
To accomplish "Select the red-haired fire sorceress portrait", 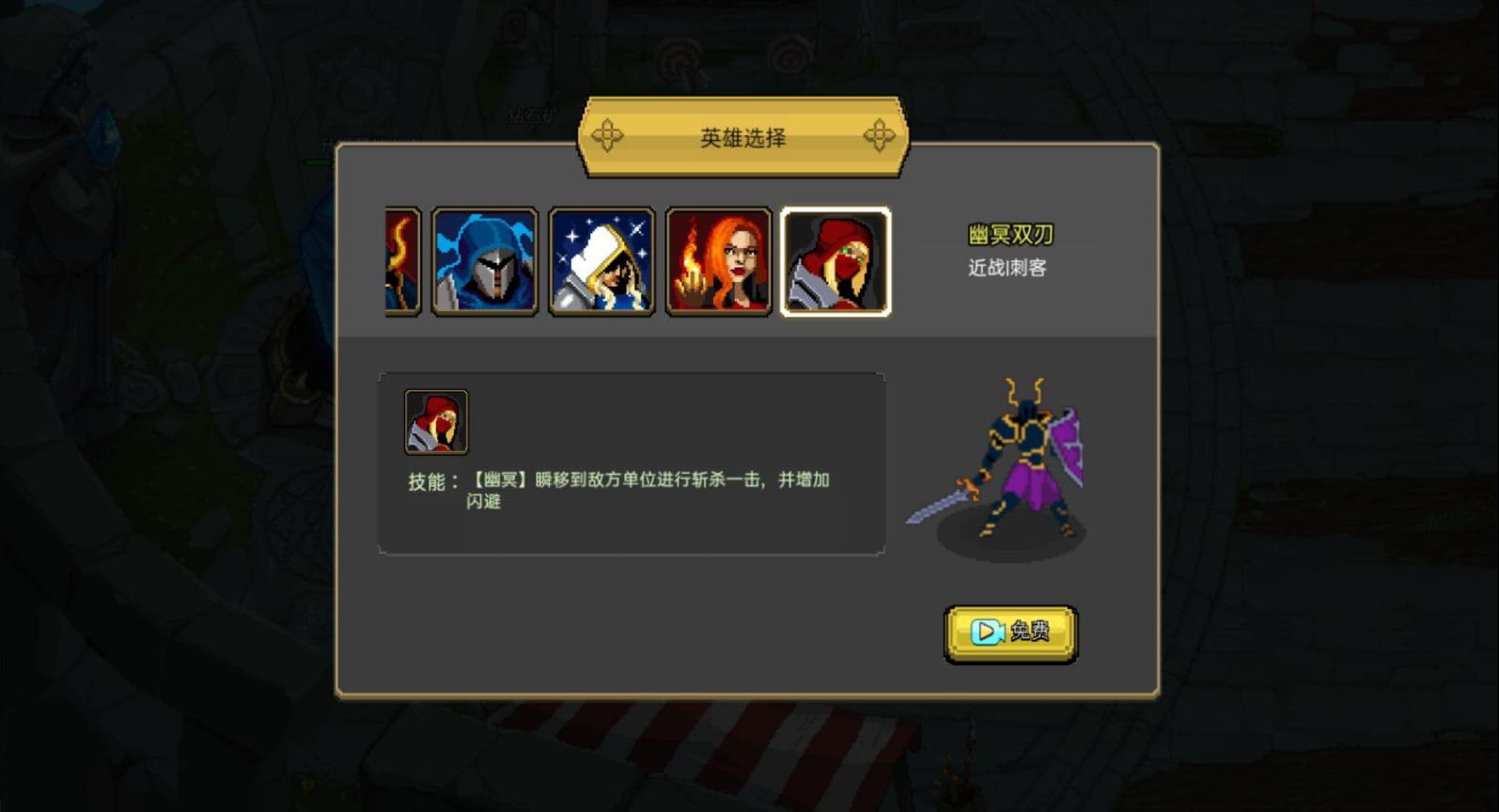I will 718,261.
